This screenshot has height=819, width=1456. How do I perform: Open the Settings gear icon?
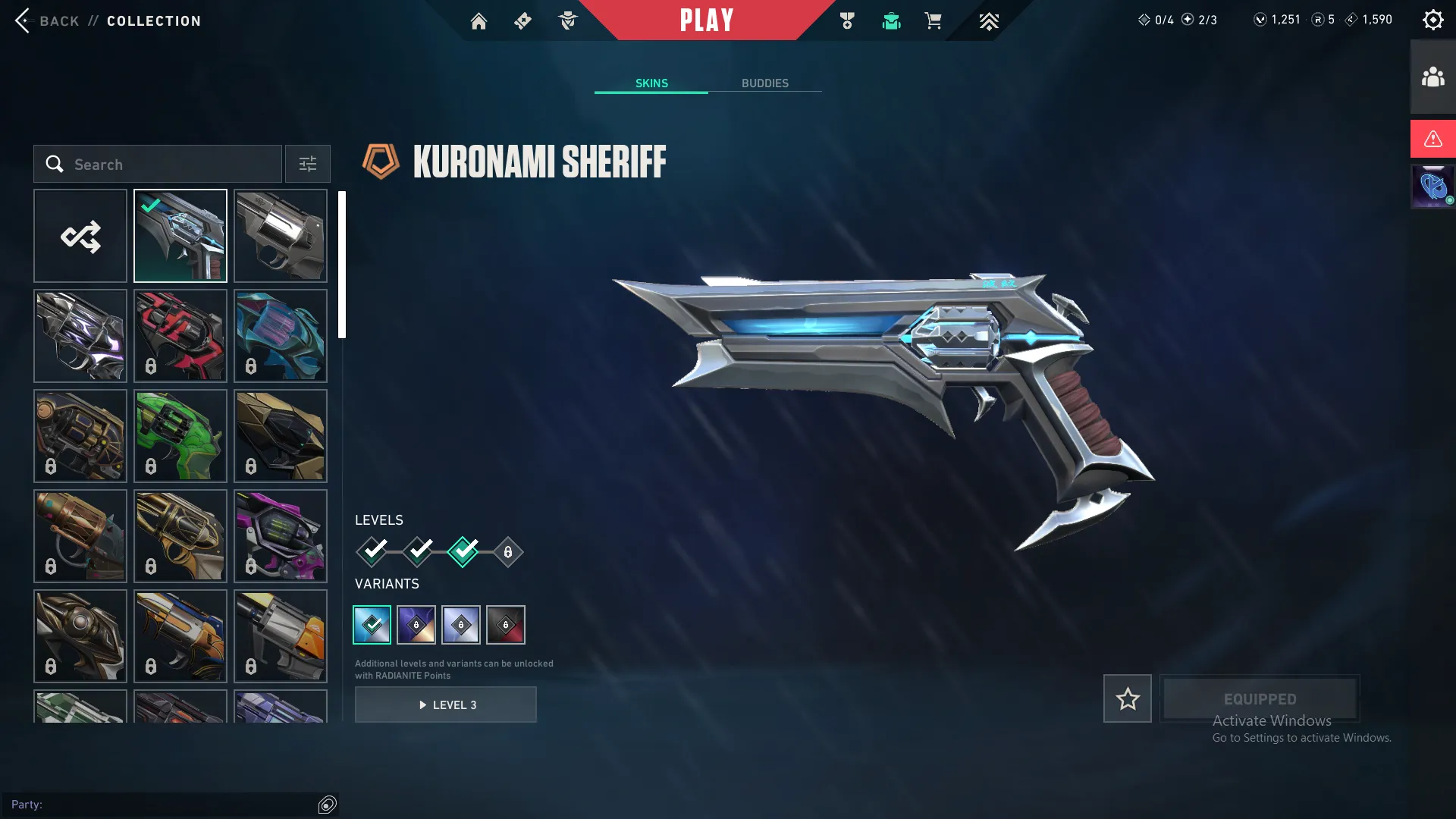(x=1432, y=19)
